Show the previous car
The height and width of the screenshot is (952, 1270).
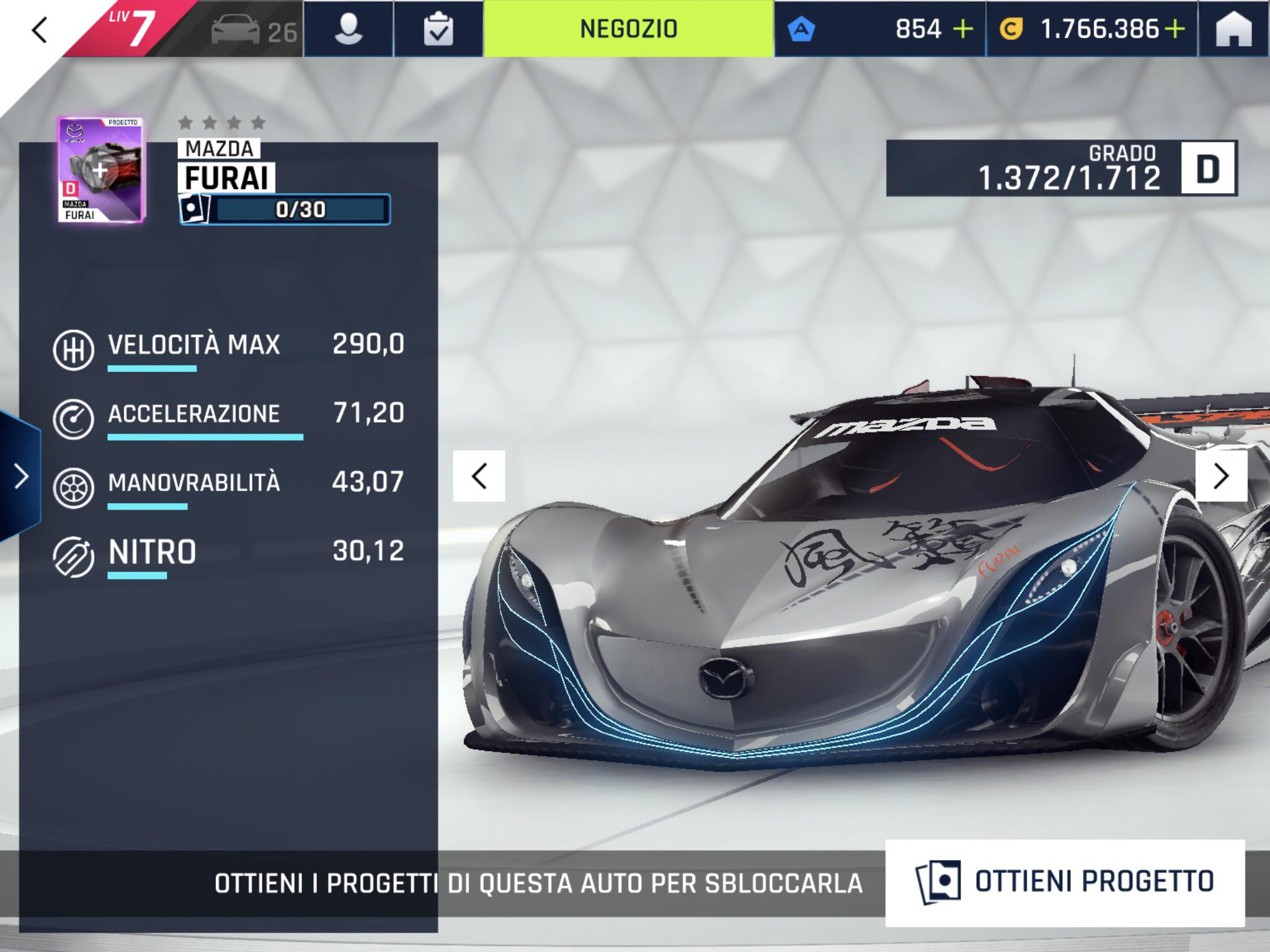click(x=479, y=476)
